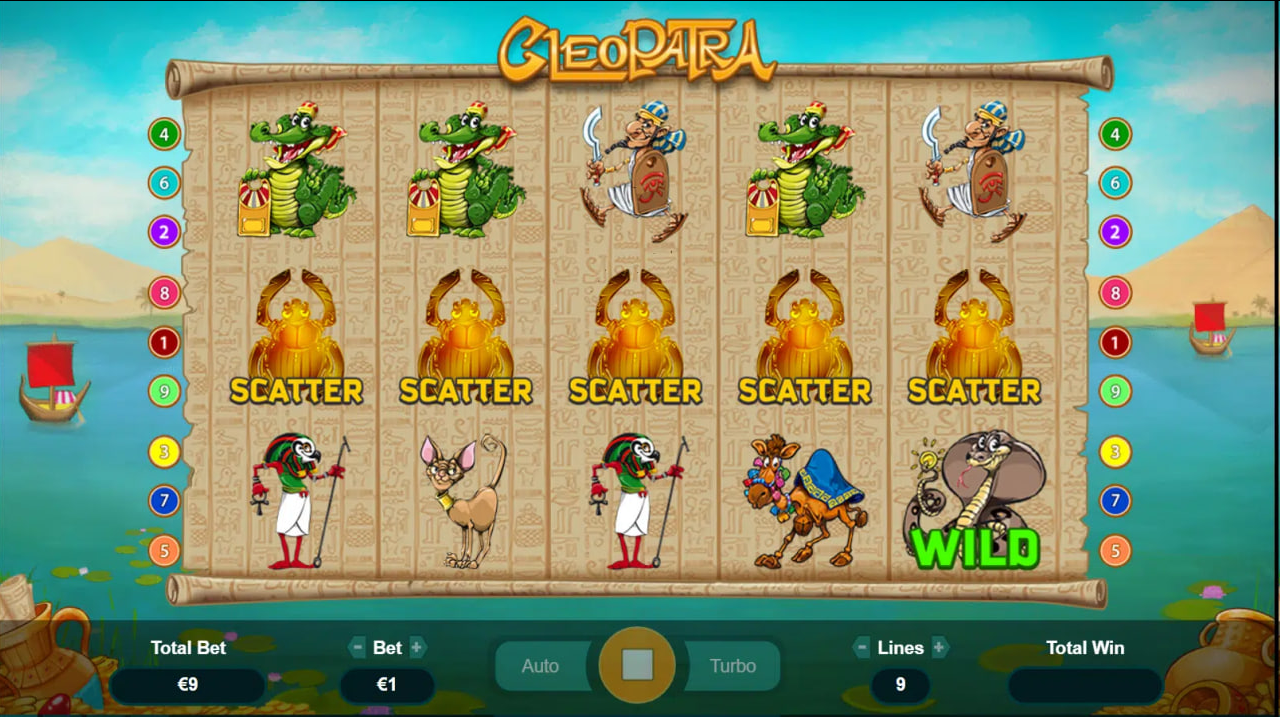This screenshot has width=1280, height=717.
Task: Select the left-side payline 6 marker
Action: point(164,182)
